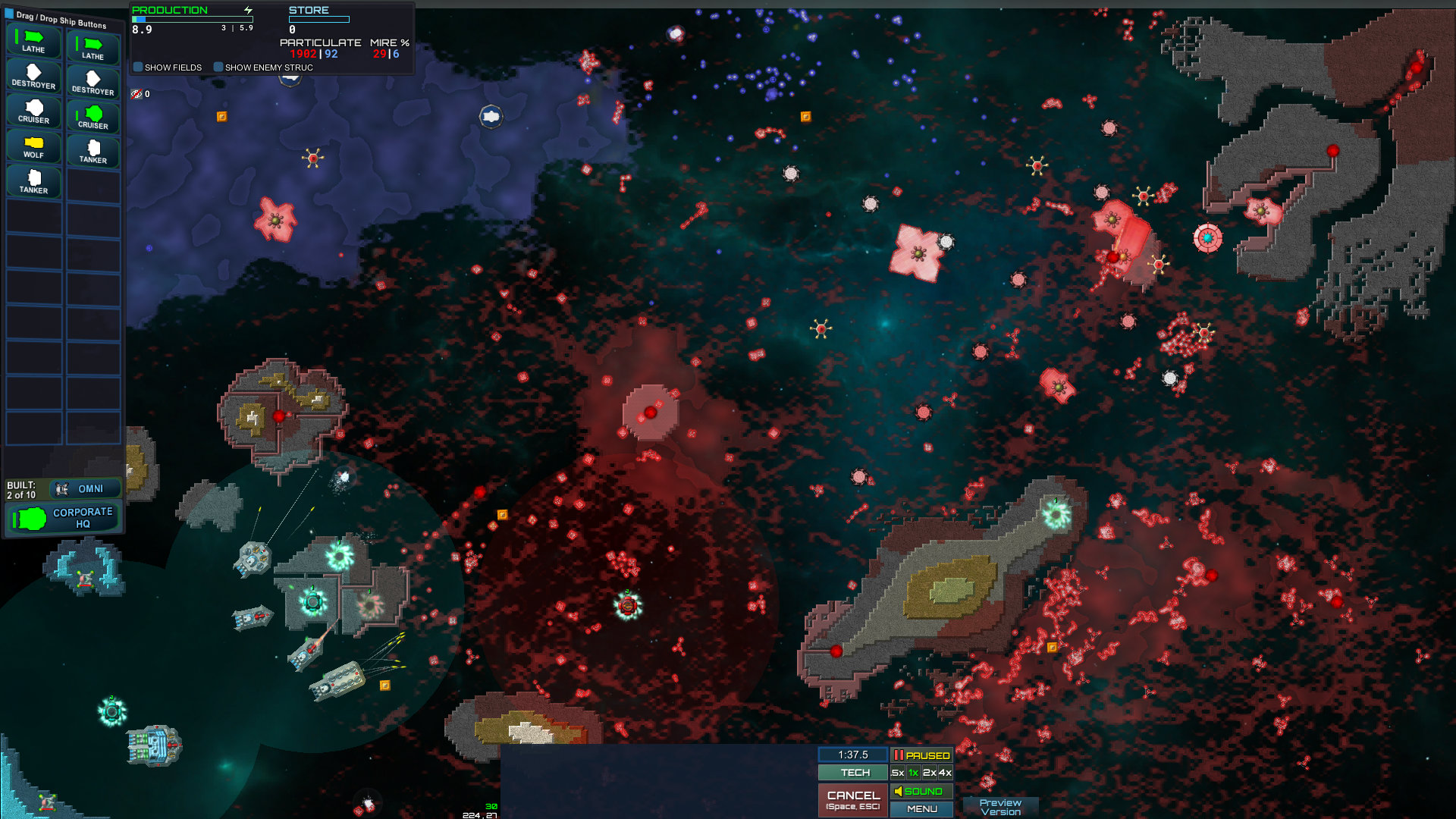The width and height of the screenshot is (1456, 819).
Task: Toggle the Sound button
Action: click(x=921, y=791)
